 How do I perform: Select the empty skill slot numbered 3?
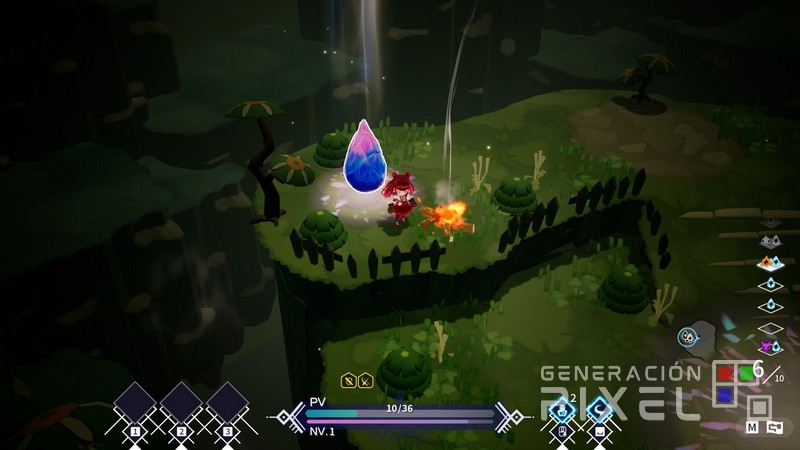pos(227,404)
